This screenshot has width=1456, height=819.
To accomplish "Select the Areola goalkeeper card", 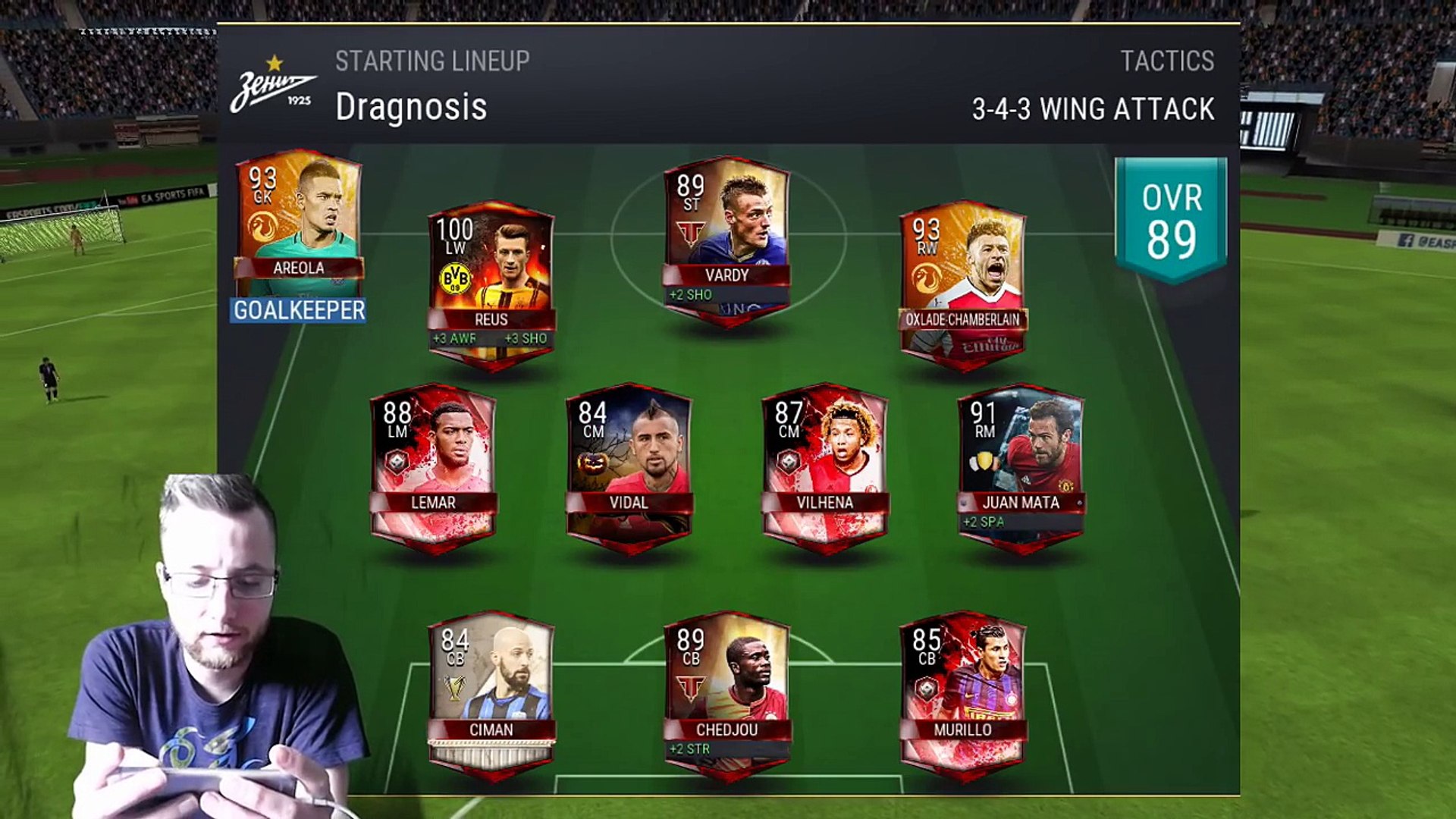I will coord(298,221).
